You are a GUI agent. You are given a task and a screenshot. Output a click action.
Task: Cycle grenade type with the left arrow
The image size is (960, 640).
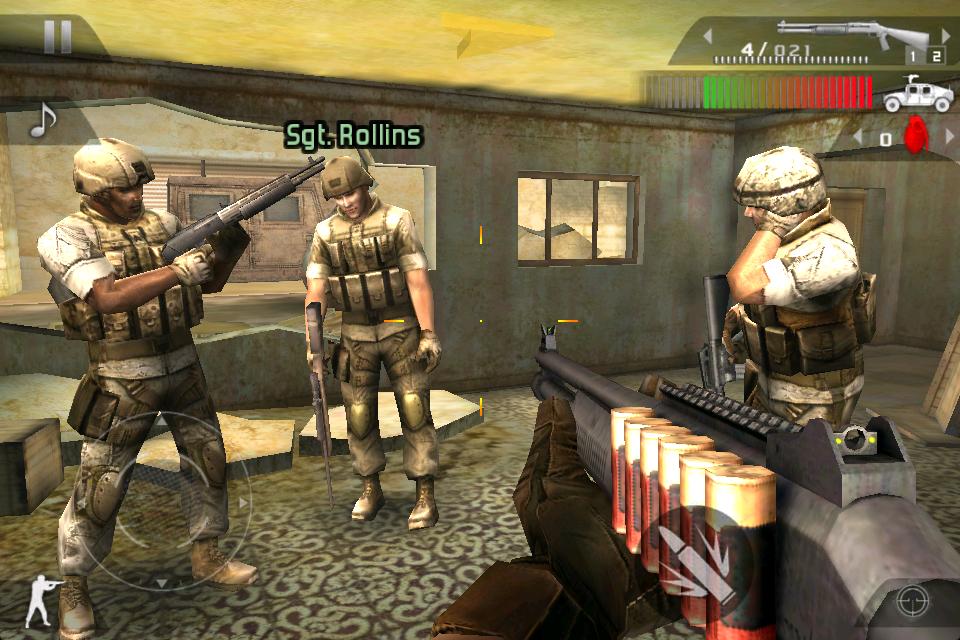[857, 135]
